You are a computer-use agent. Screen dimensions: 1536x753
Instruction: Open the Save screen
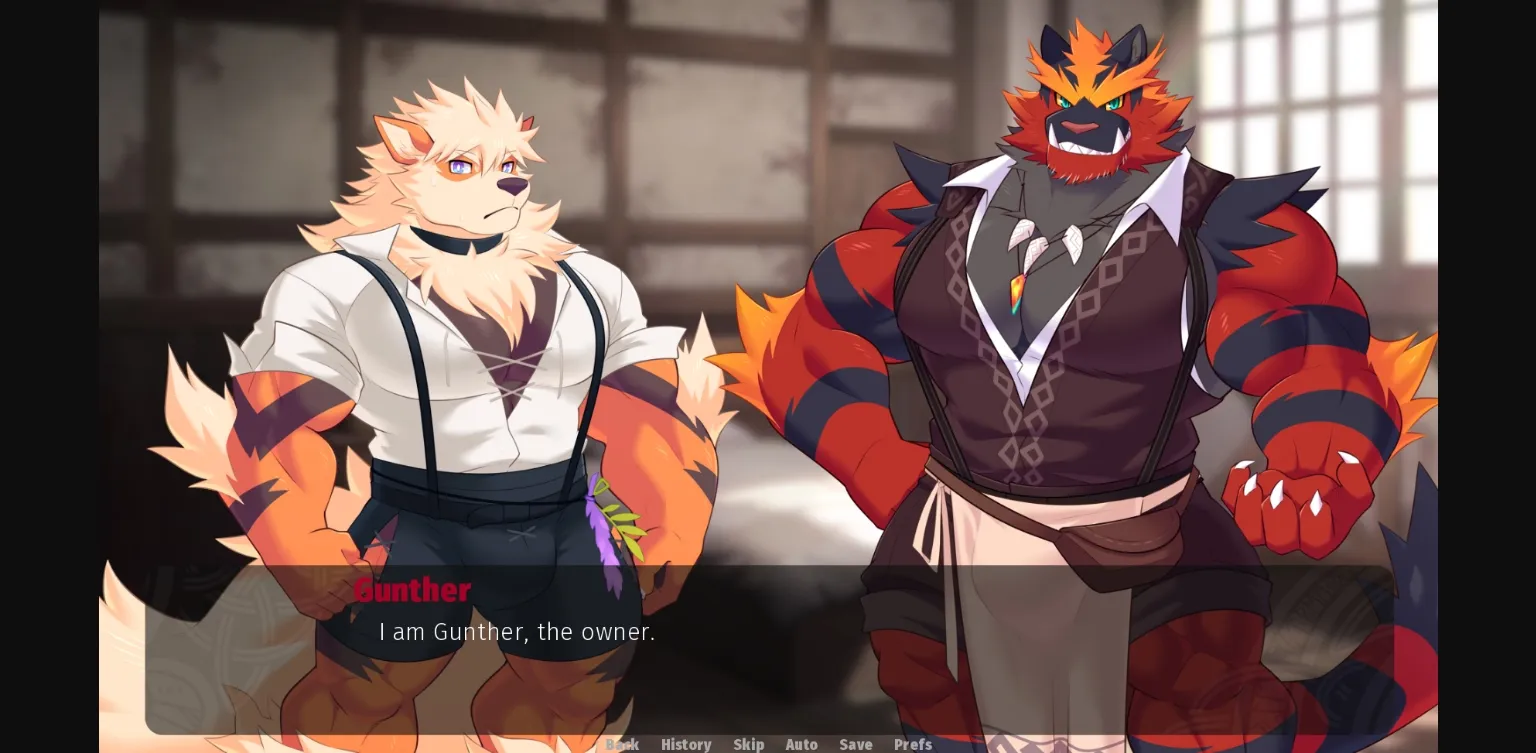click(x=856, y=745)
